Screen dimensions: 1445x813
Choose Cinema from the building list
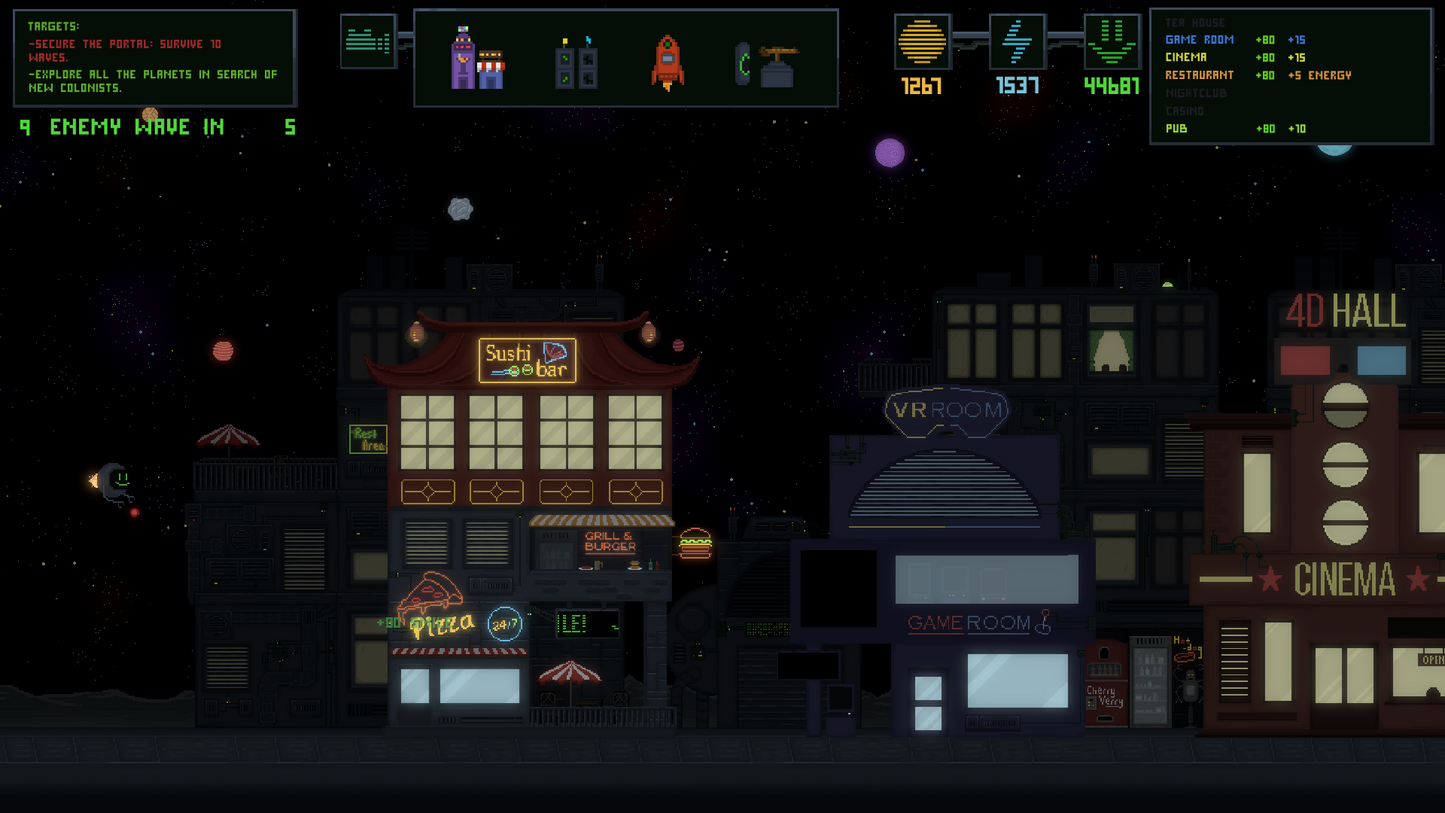point(1186,58)
